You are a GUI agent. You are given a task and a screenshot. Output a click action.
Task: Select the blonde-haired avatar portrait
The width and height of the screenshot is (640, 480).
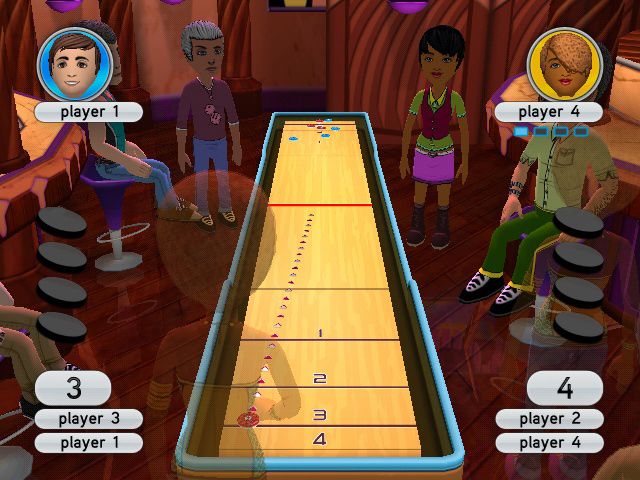563,64
